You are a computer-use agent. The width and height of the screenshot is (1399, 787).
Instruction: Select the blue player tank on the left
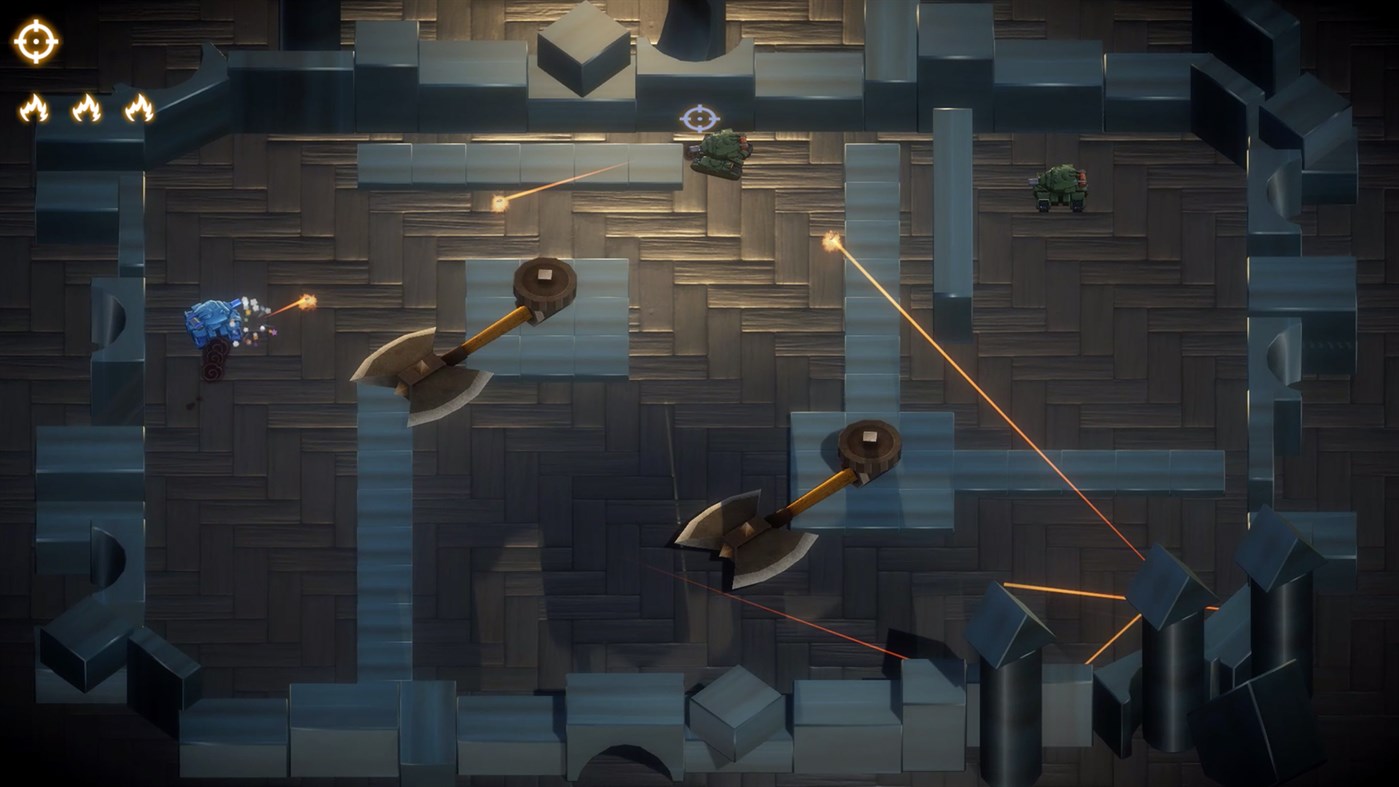coord(213,322)
